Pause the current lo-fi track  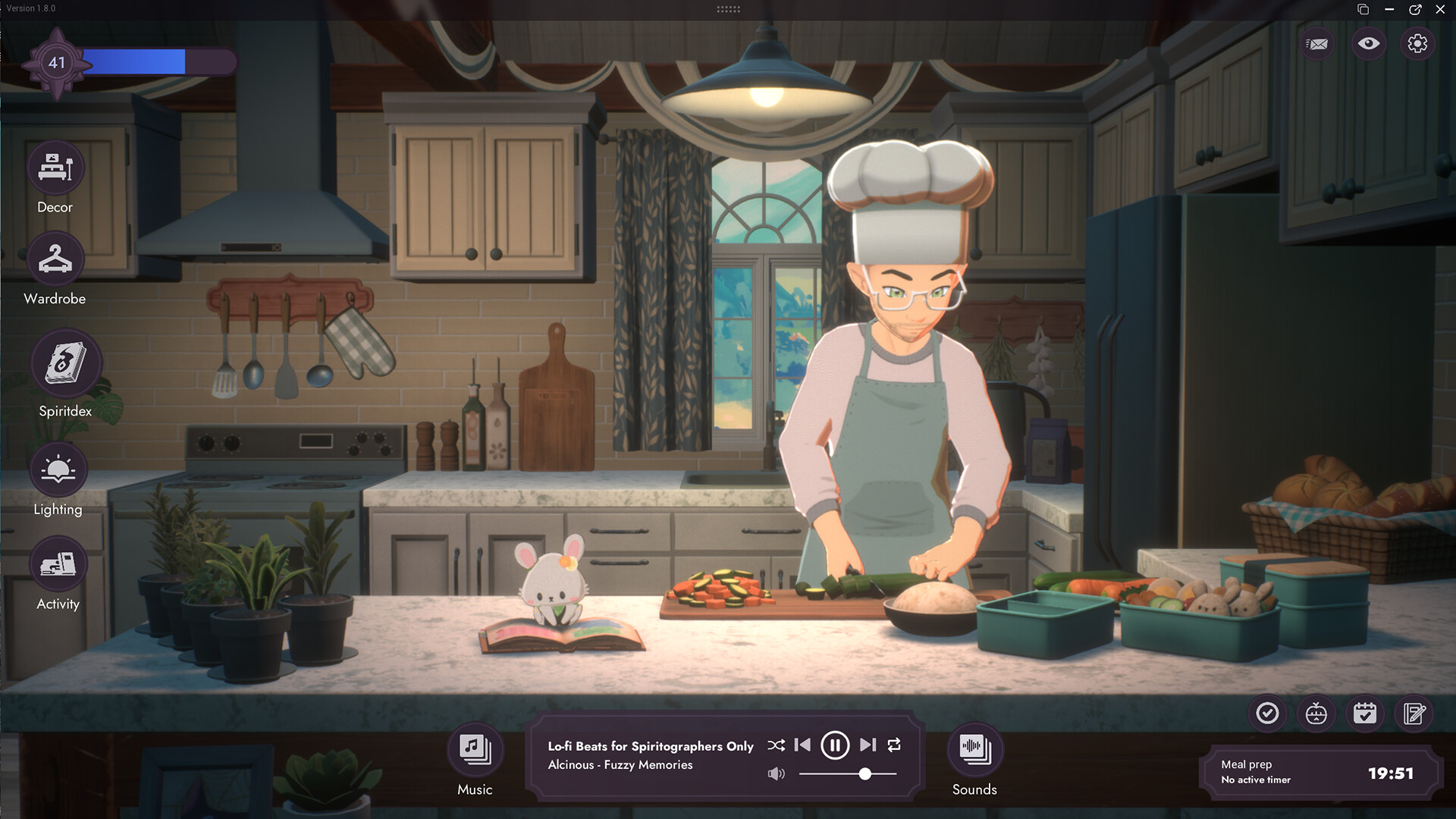pos(835,745)
